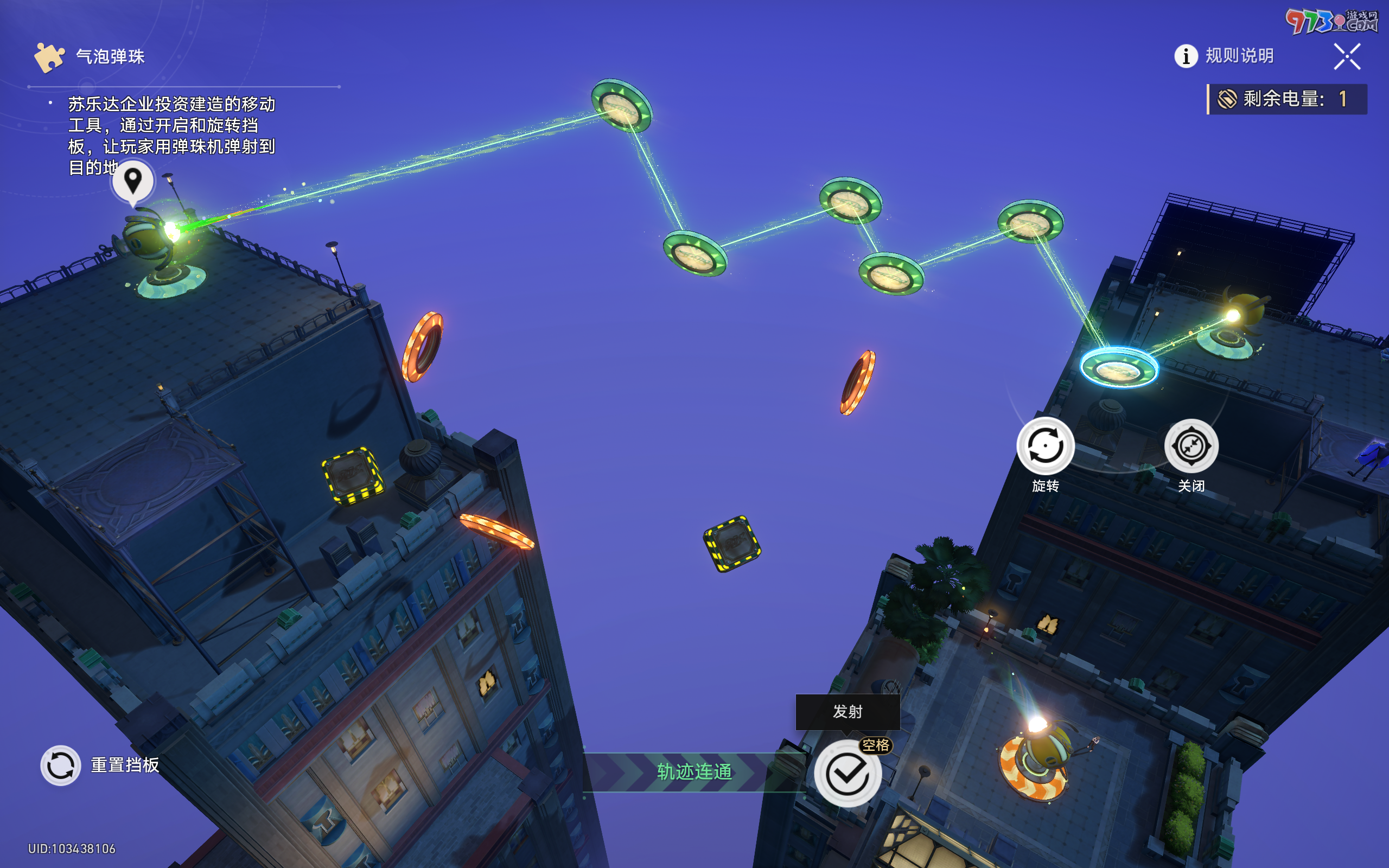Open the 规则说明 rules explanation
The width and height of the screenshot is (1389, 868).
pos(1224,56)
